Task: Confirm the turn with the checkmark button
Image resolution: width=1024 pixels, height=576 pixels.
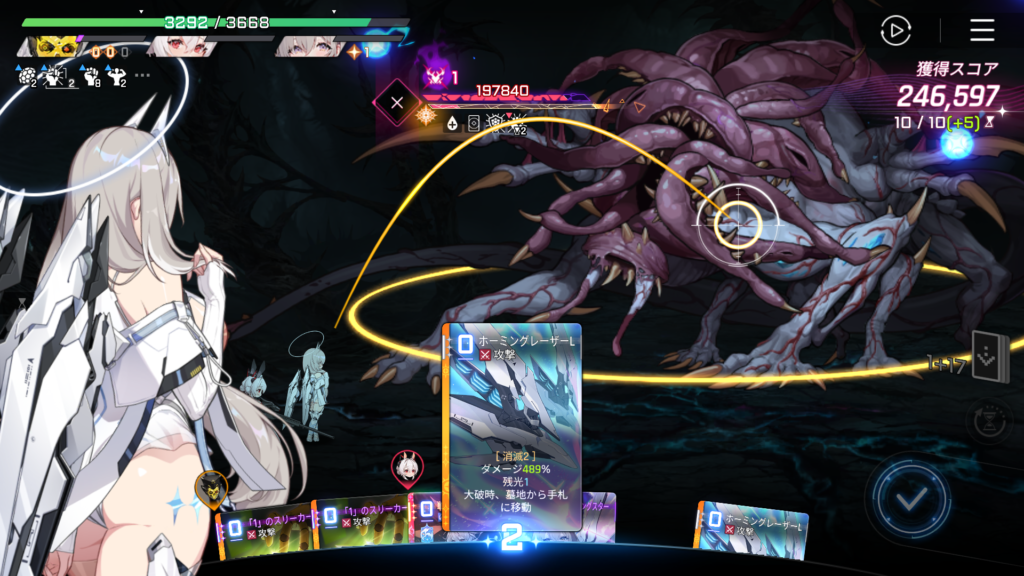Action: point(910,497)
